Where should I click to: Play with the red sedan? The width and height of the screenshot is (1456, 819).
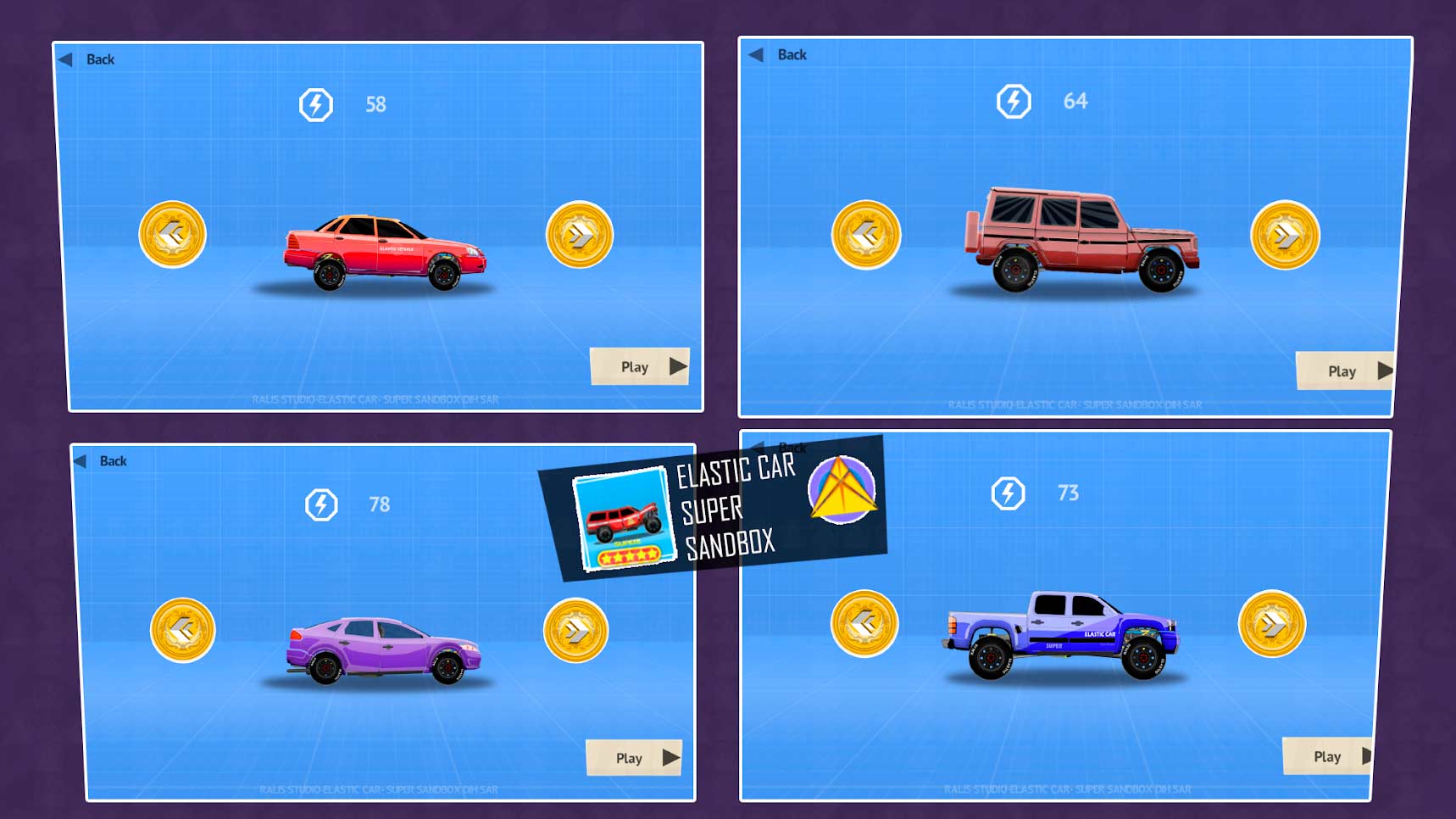tap(640, 366)
